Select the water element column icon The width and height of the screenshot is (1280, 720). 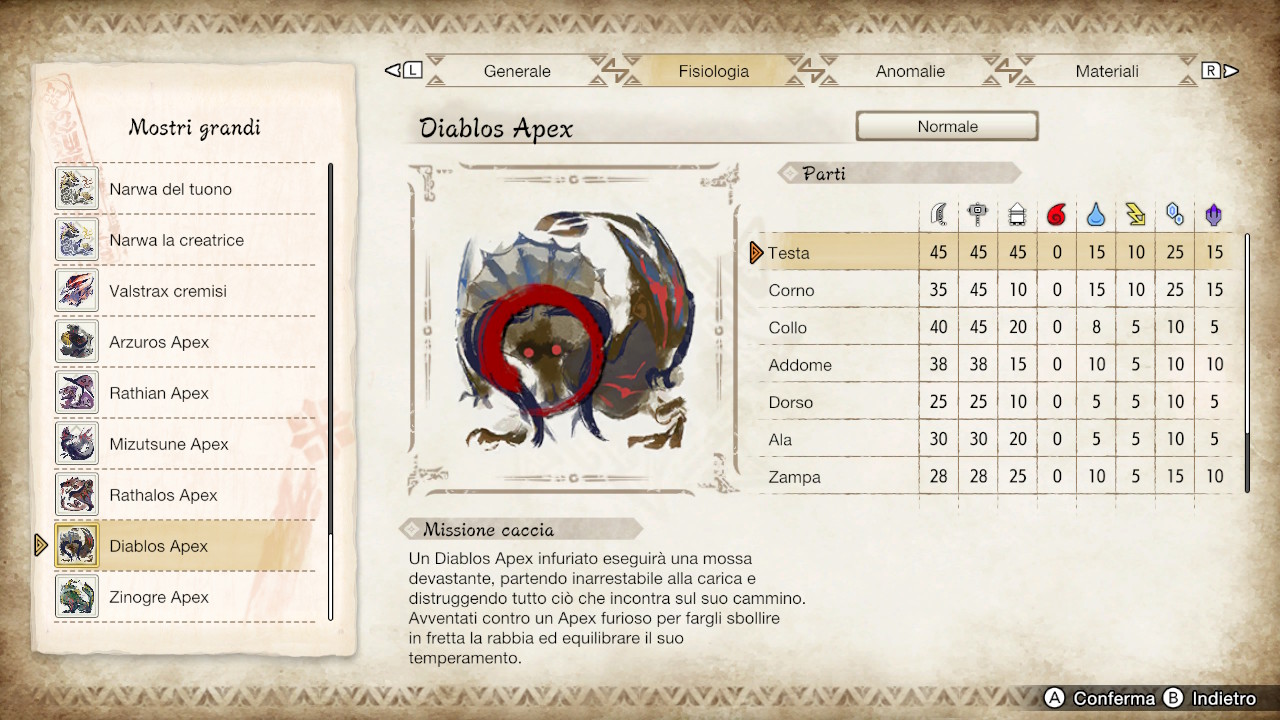pyautogui.click(x=1096, y=213)
